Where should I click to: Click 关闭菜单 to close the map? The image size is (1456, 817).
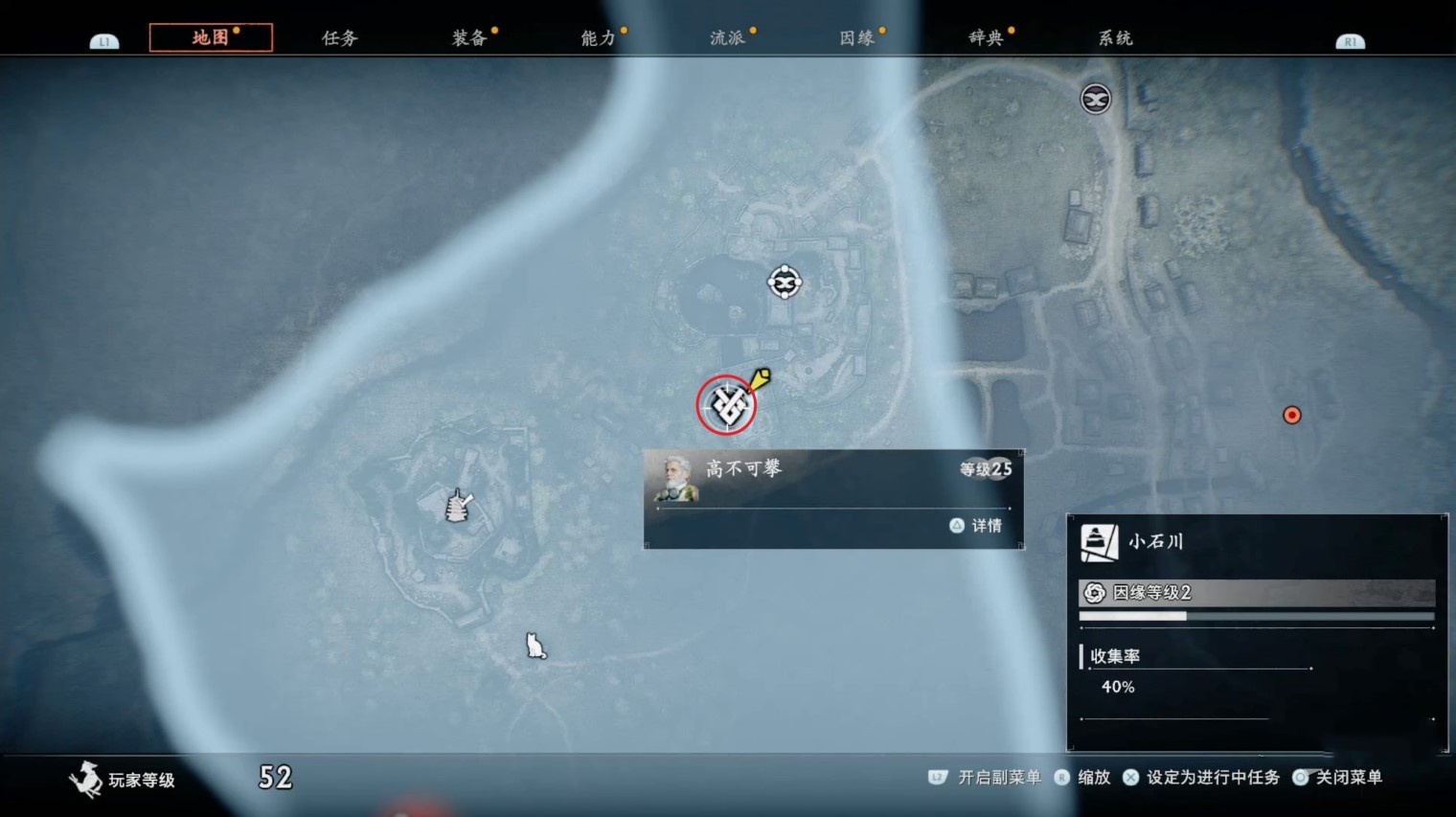coord(1348,779)
